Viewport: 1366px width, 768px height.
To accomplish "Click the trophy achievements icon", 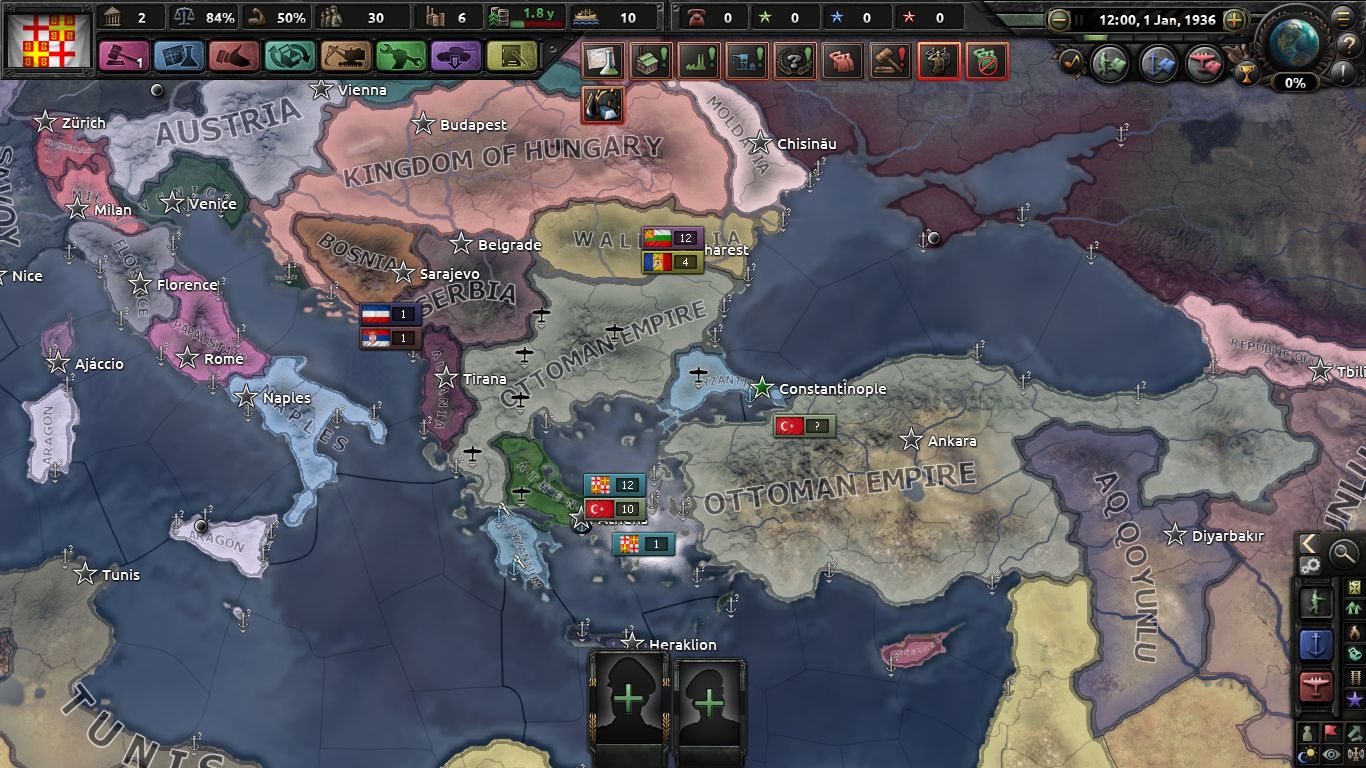I will 1248,74.
